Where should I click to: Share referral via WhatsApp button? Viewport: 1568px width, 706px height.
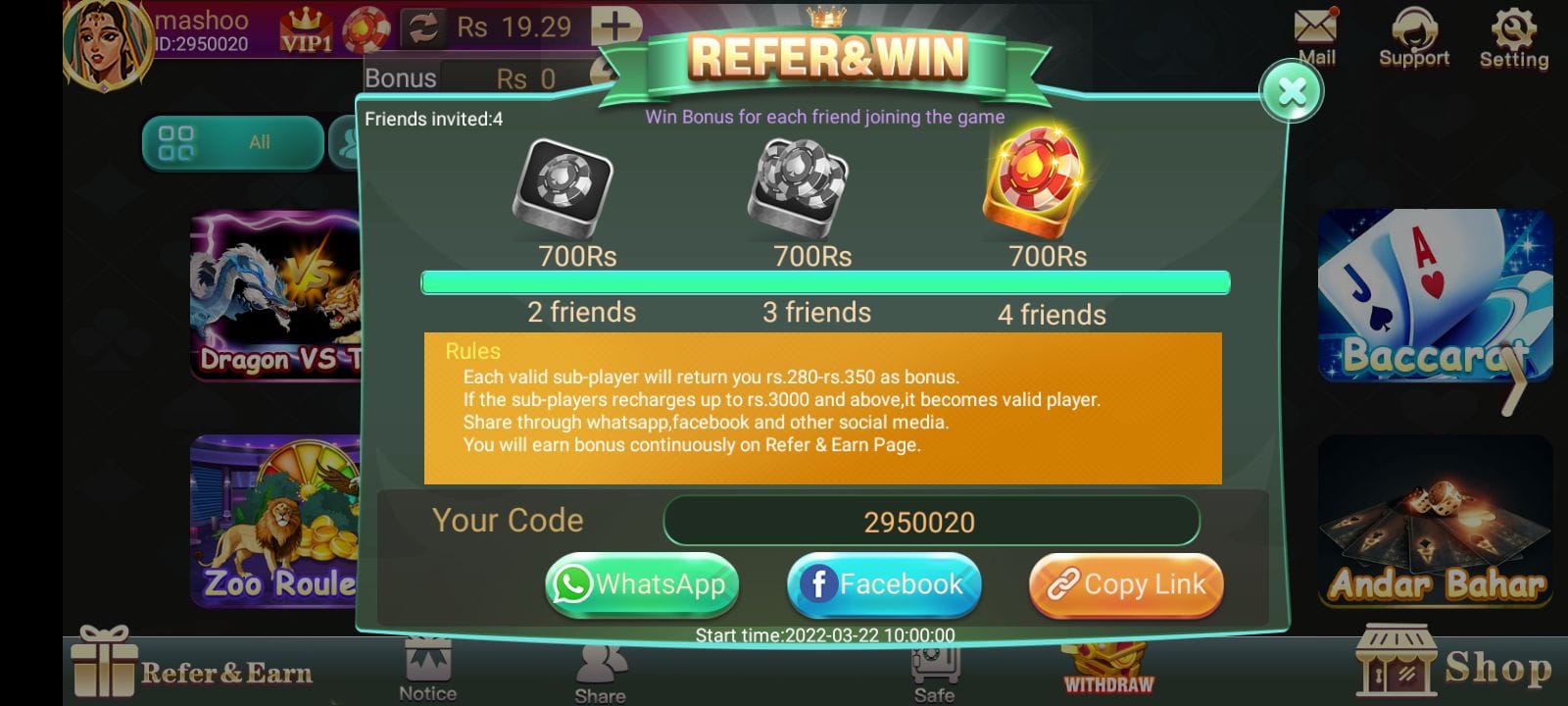tap(641, 584)
